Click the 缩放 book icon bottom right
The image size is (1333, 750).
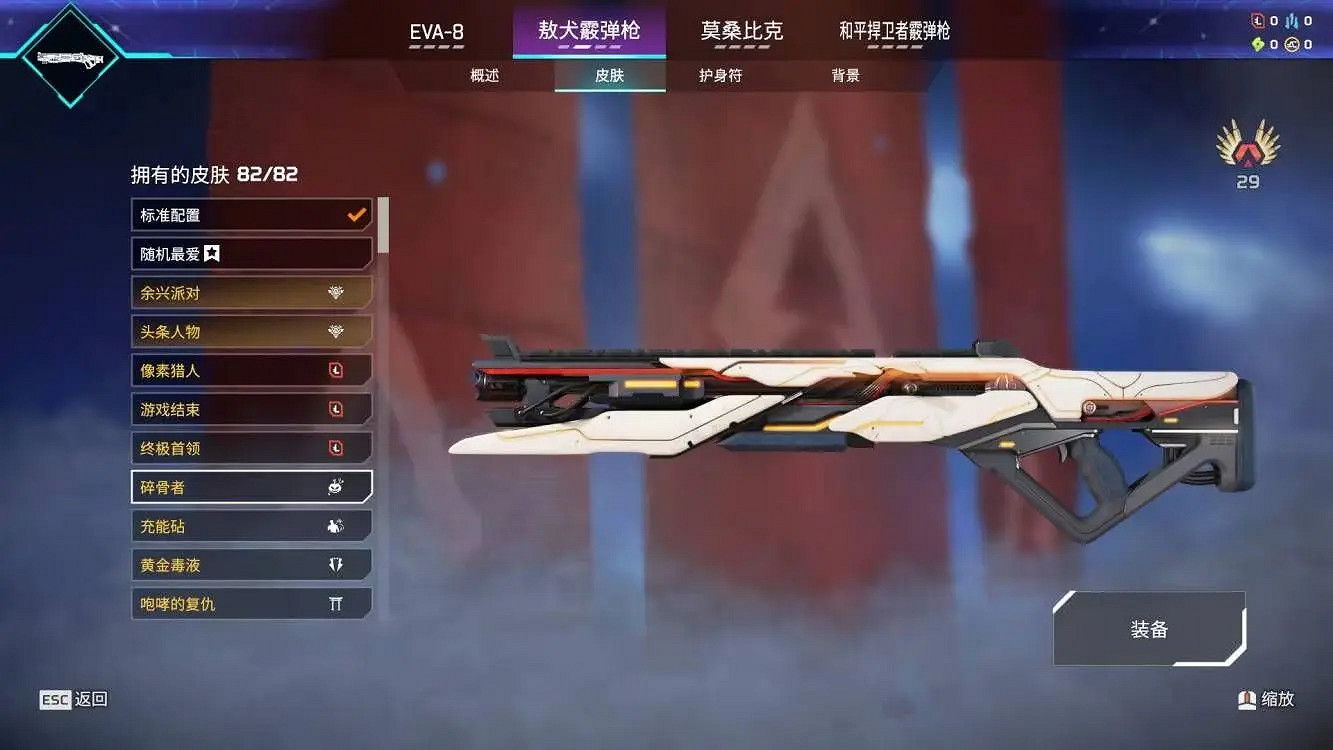[1246, 699]
